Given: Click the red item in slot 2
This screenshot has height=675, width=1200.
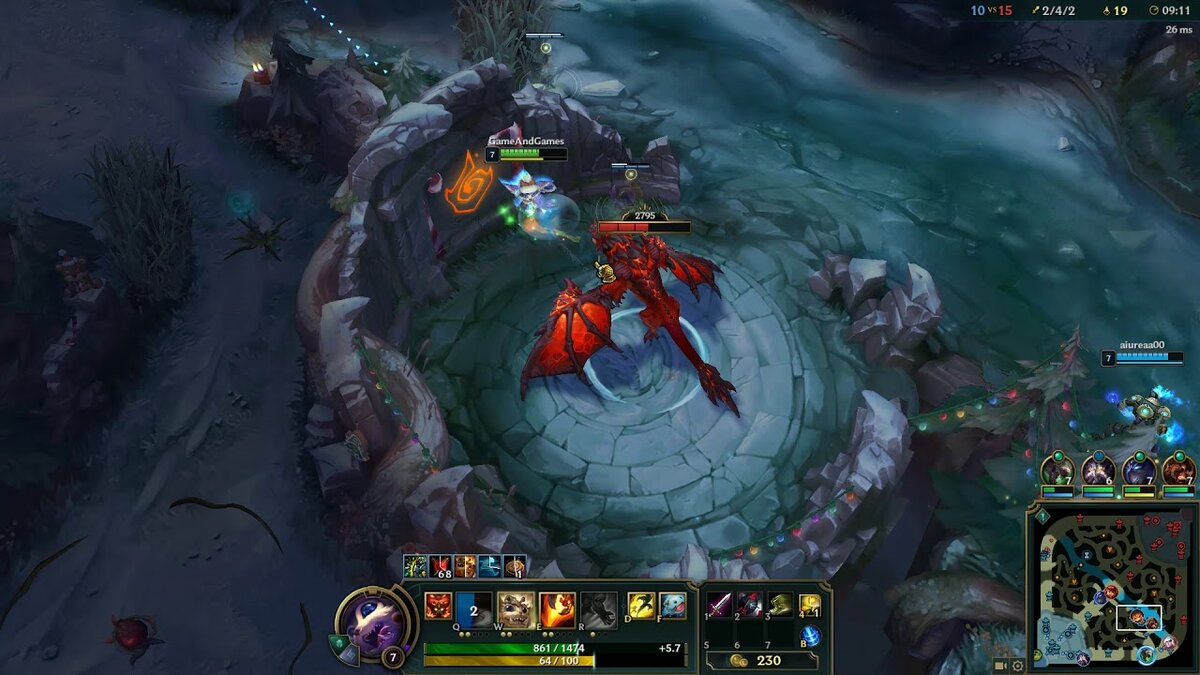Looking at the screenshot, I should (x=750, y=605).
